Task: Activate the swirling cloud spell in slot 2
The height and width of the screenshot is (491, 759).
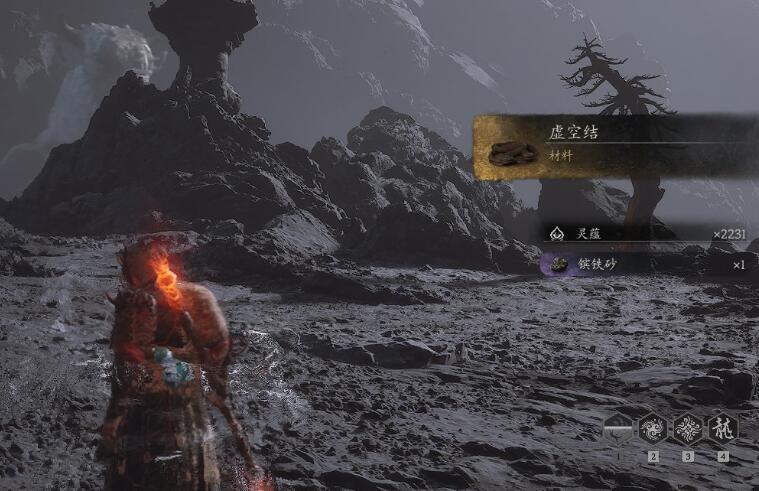Action: [x=653, y=430]
